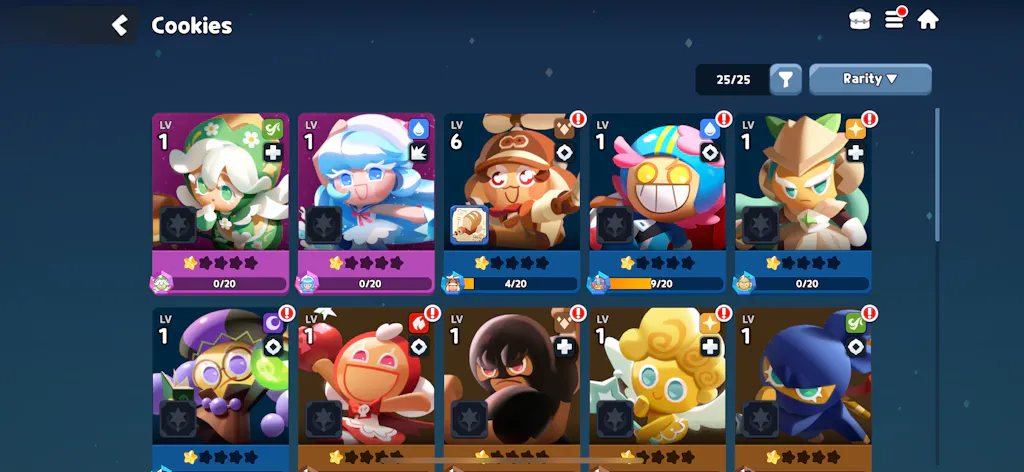Choose the blue ninja cookie card
The width and height of the screenshot is (1024, 472).
pos(803,385)
